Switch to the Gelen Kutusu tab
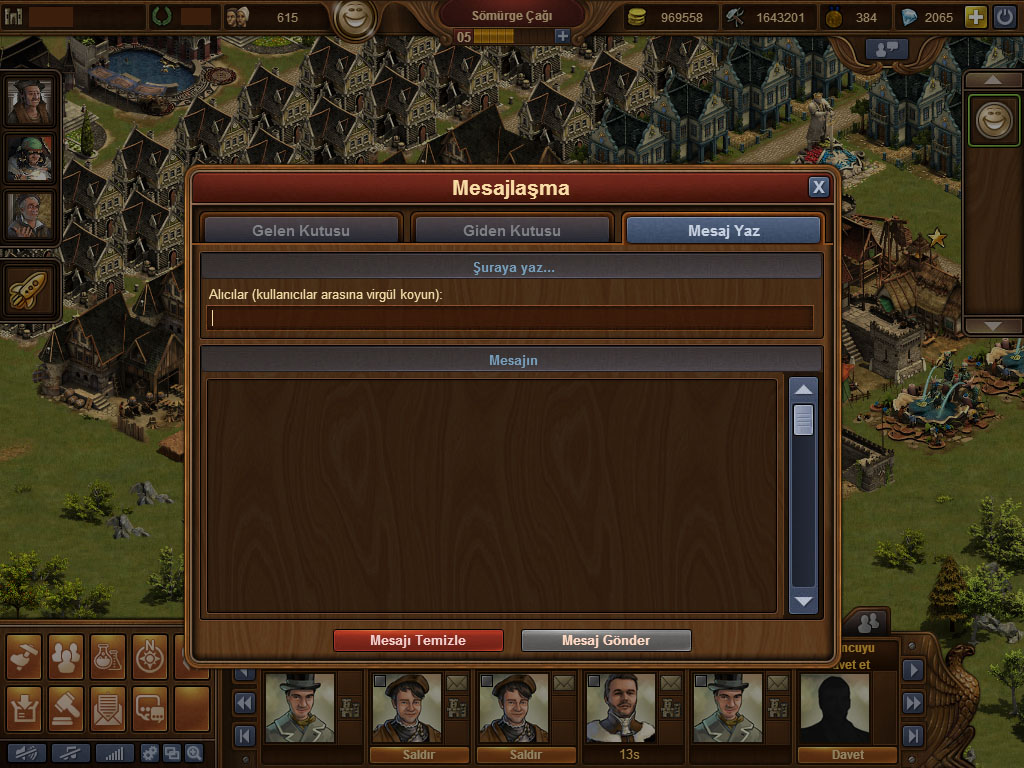 pos(301,231)
